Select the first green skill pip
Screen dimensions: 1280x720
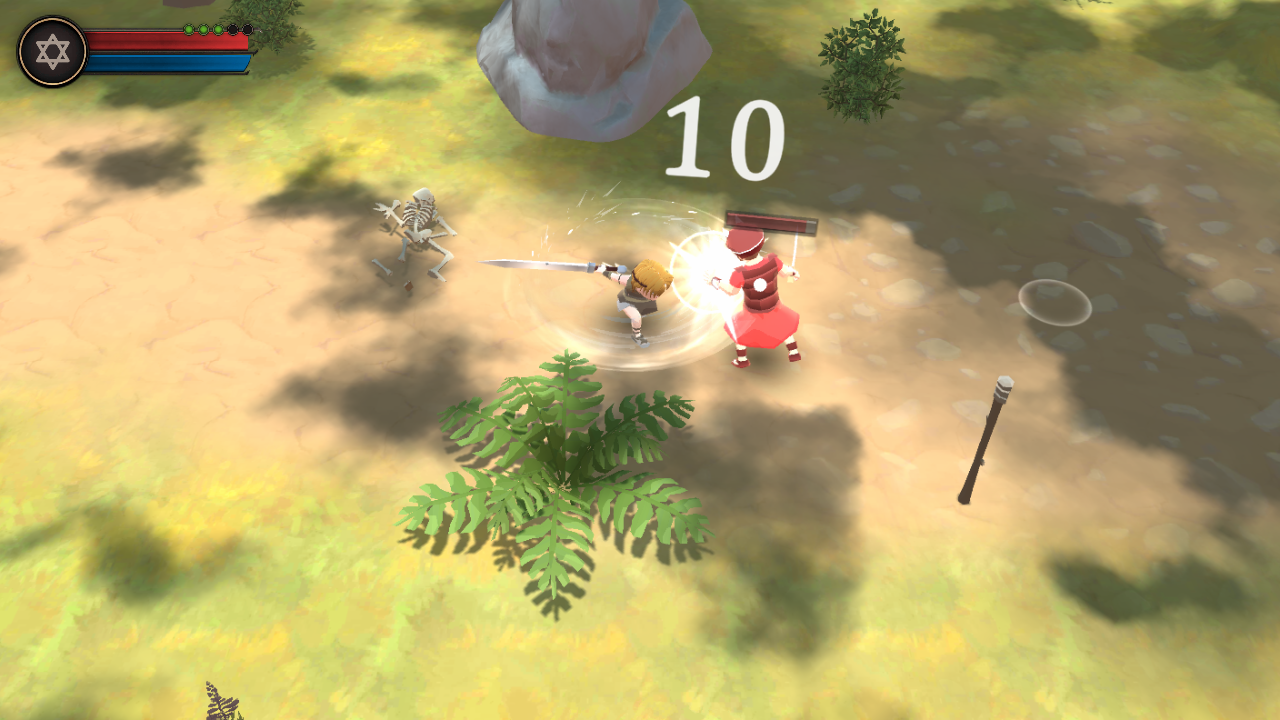point(189,30)
